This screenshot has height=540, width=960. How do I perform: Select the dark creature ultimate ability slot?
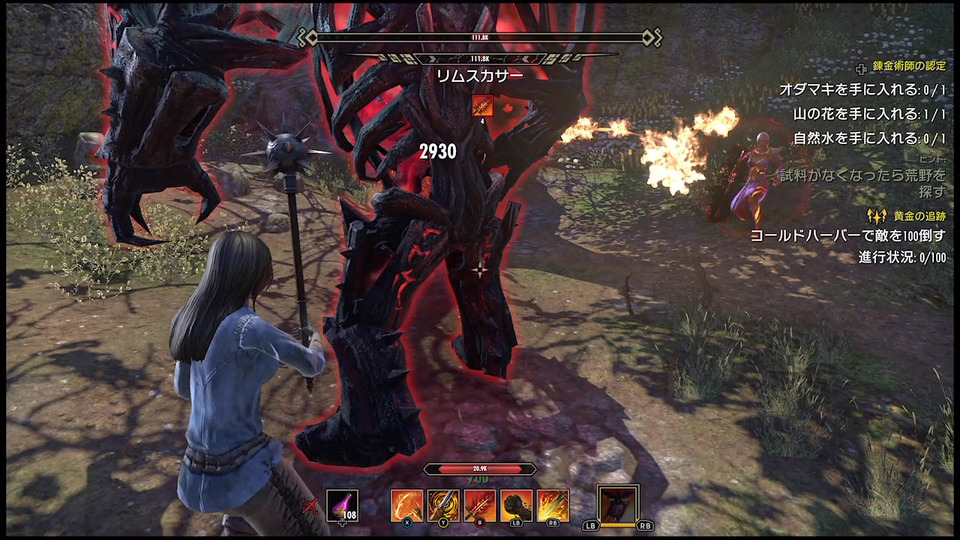pyautogui.click(x=617, y=503)
